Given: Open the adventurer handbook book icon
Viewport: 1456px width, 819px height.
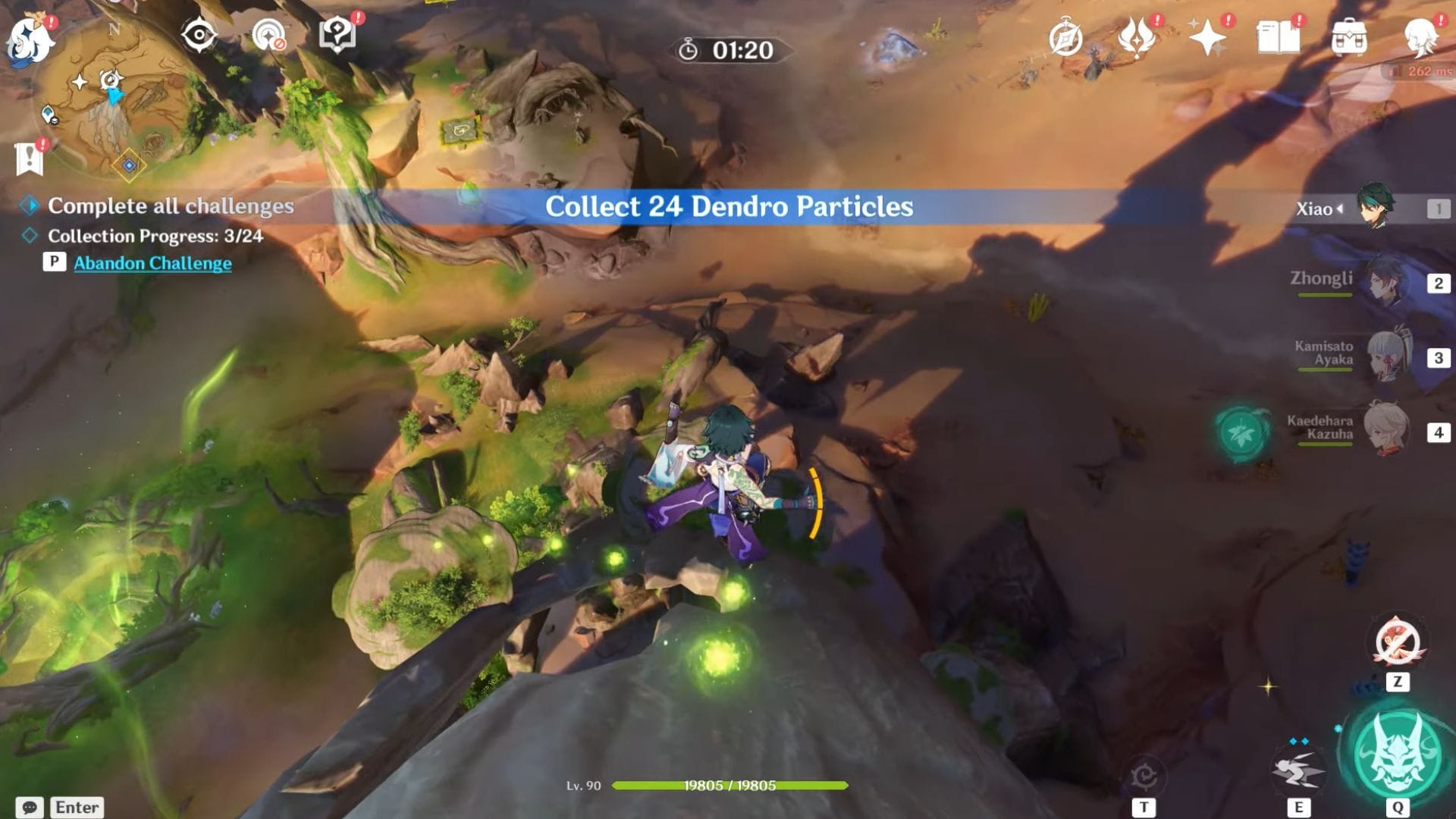Looking at the screenshot, I should click(x=1278, y=38).
